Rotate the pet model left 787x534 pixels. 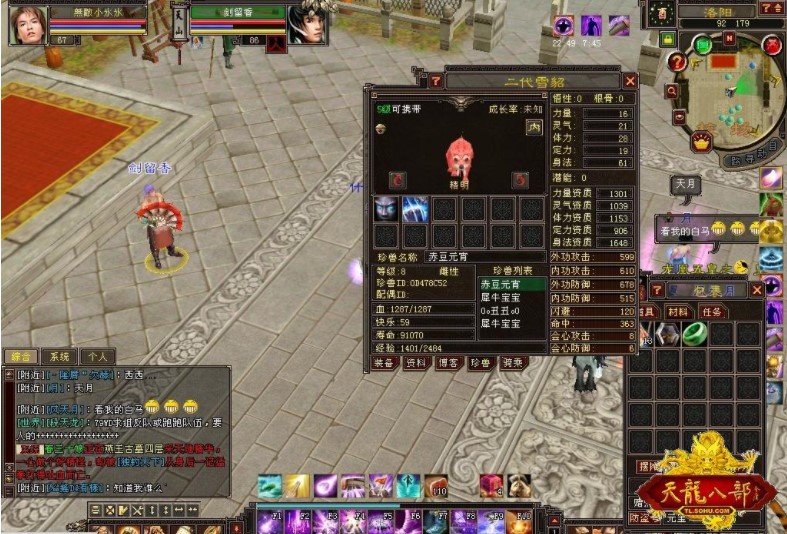pos(398,180)
